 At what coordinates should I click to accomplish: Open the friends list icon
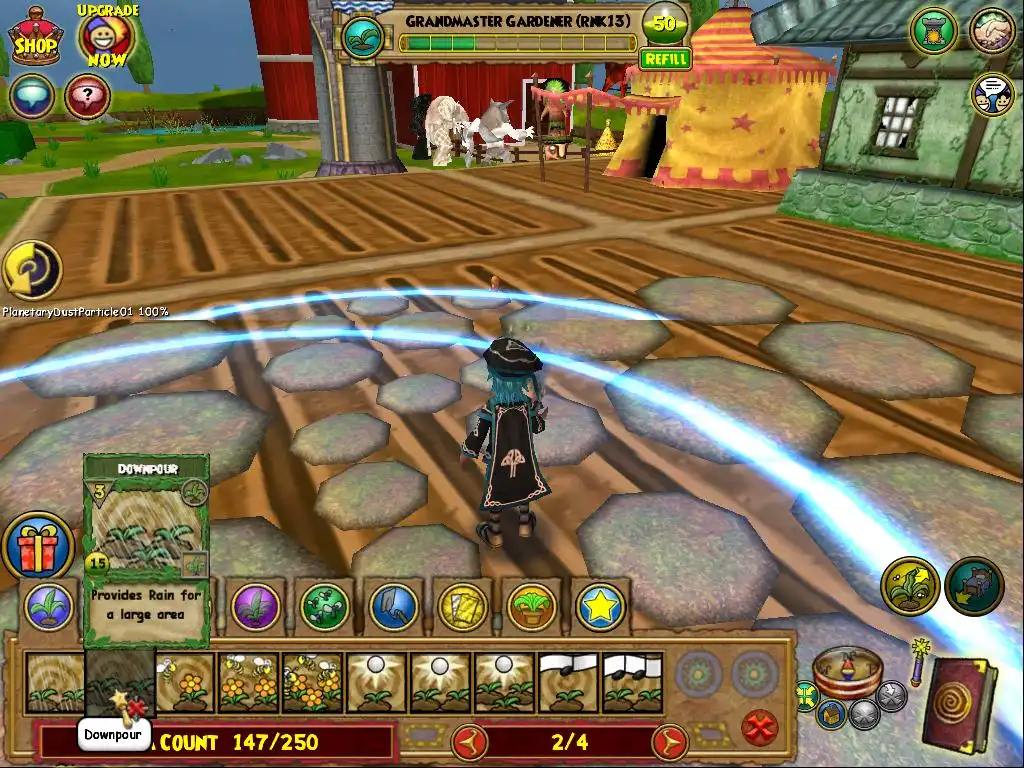(992, 31)
